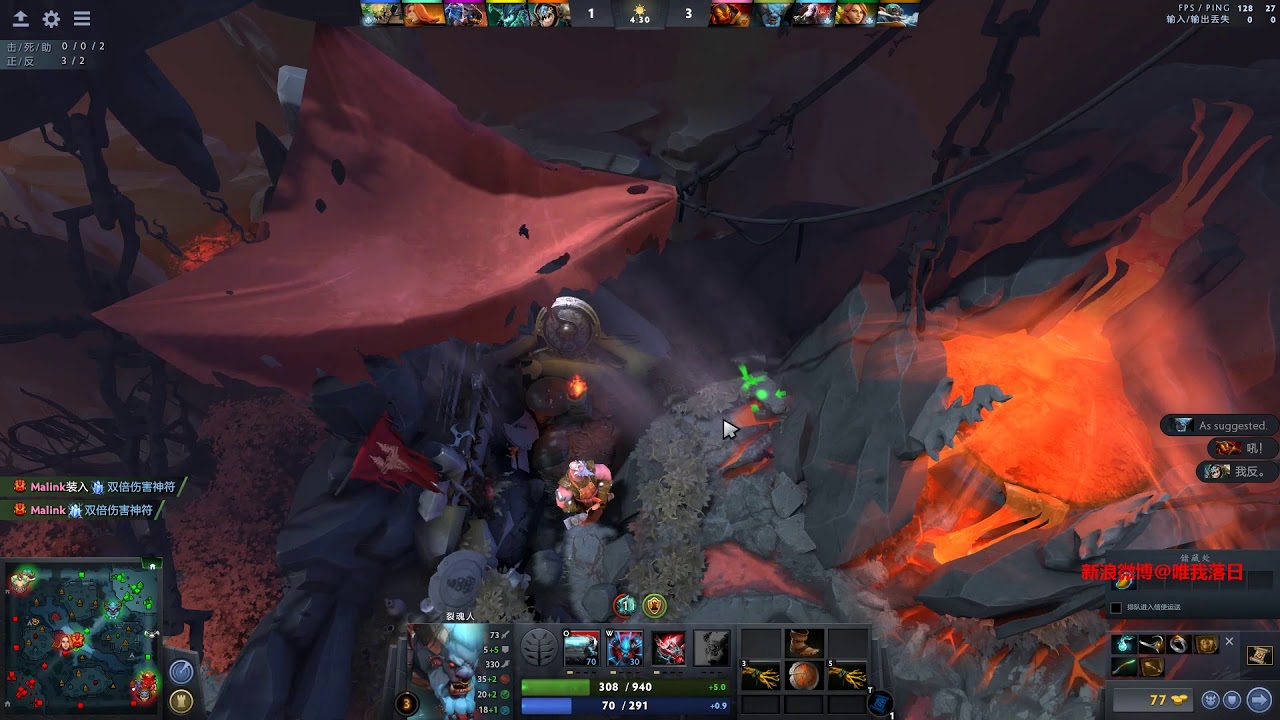Image resolution: width=1280 pixels, height=720 pixels.
Task: Open the shop via the gold button
Action: [1159, 699]
